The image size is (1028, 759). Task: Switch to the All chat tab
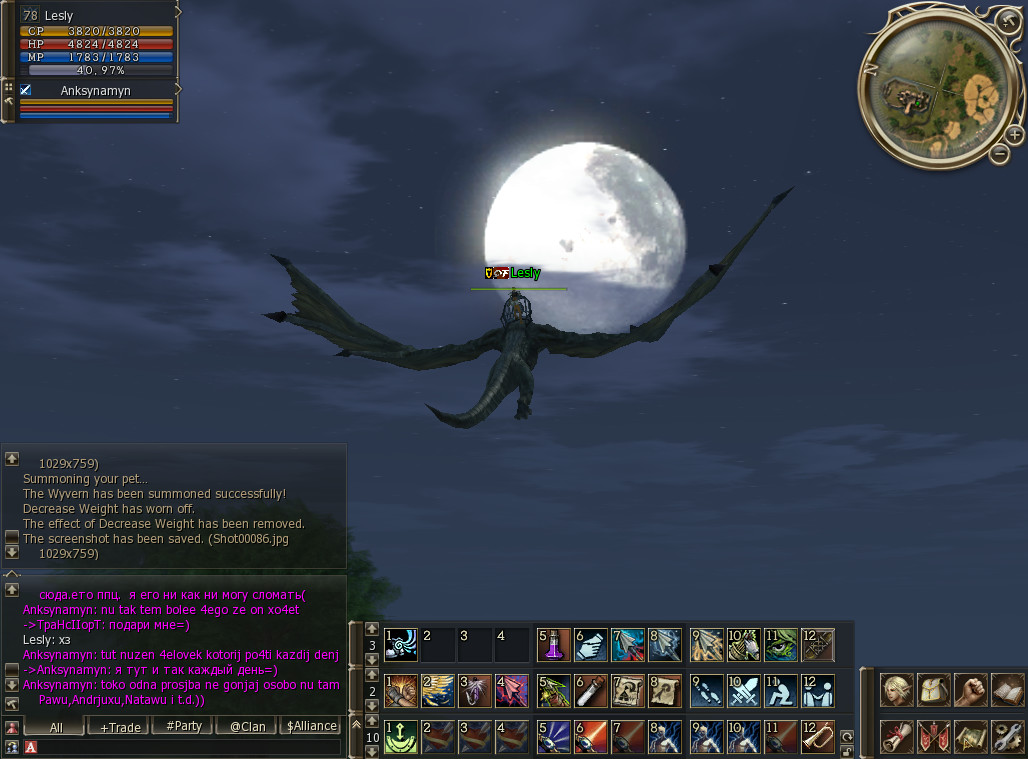point(56,727)
